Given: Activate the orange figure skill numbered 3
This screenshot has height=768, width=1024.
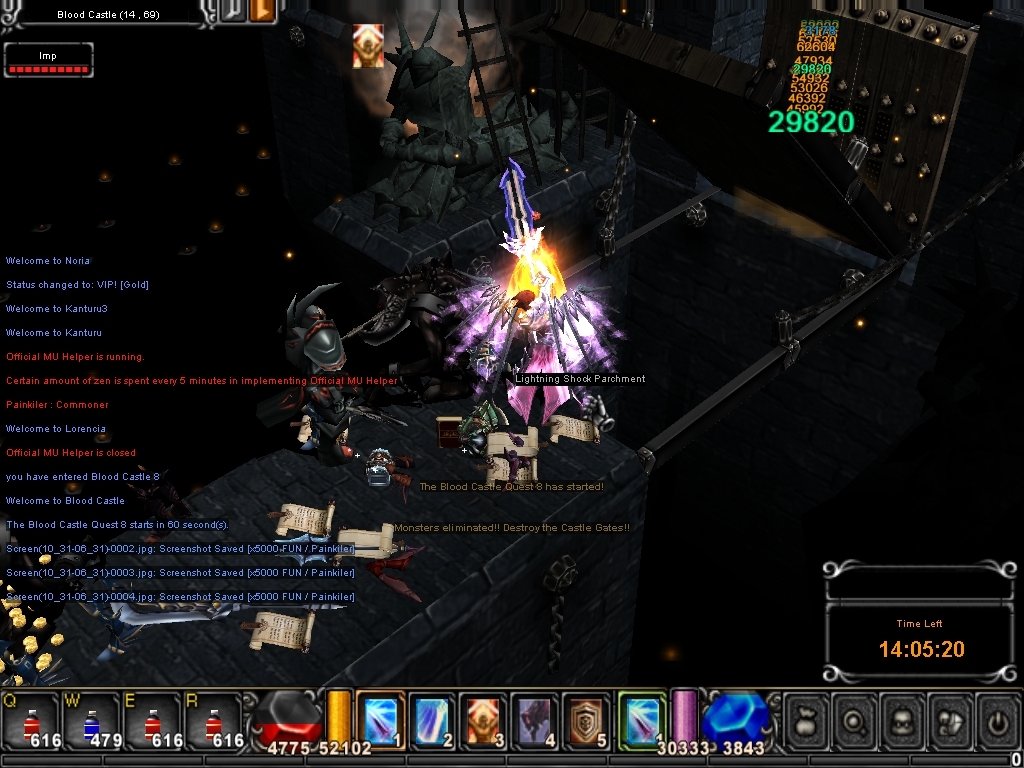Looking at the screenshot, I should [x=484, y=720].
